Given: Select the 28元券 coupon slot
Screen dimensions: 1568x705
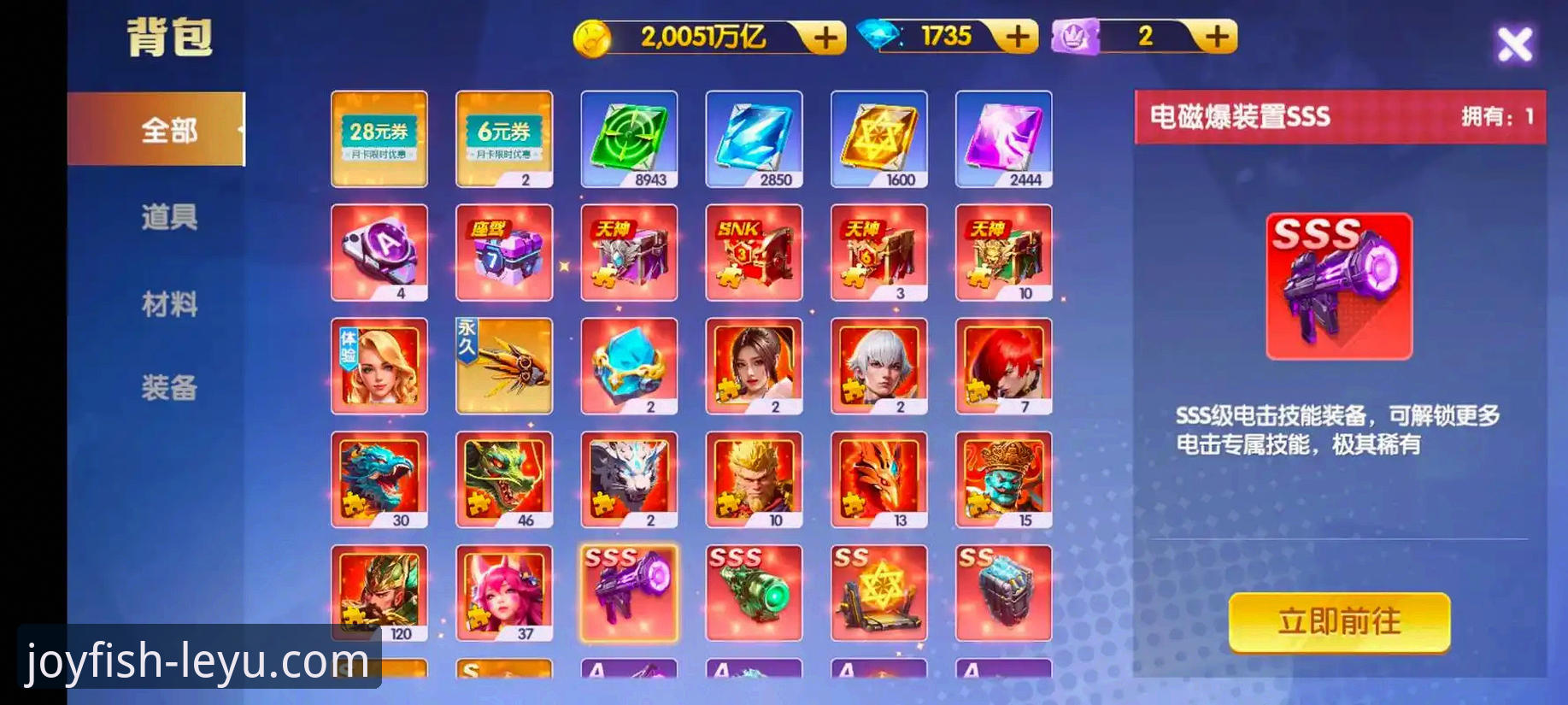Looking at the screenshot, I should click(379, 138).
